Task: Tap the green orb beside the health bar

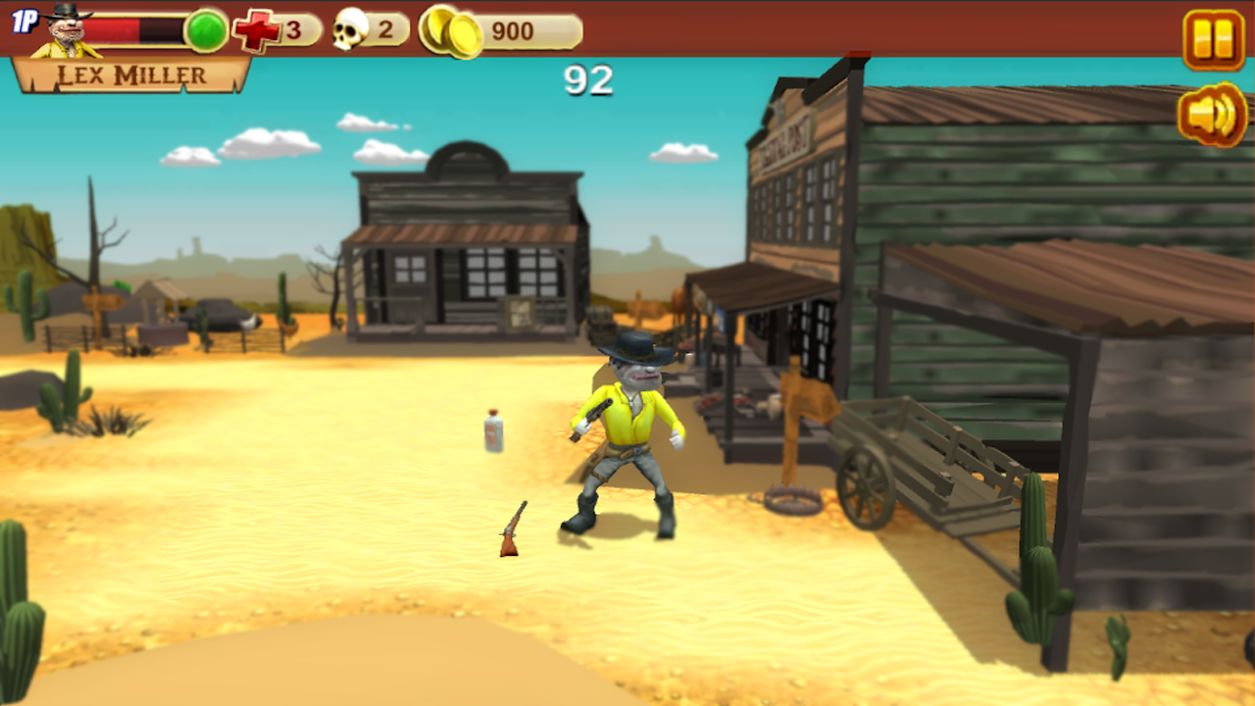Action: point(206,30)
